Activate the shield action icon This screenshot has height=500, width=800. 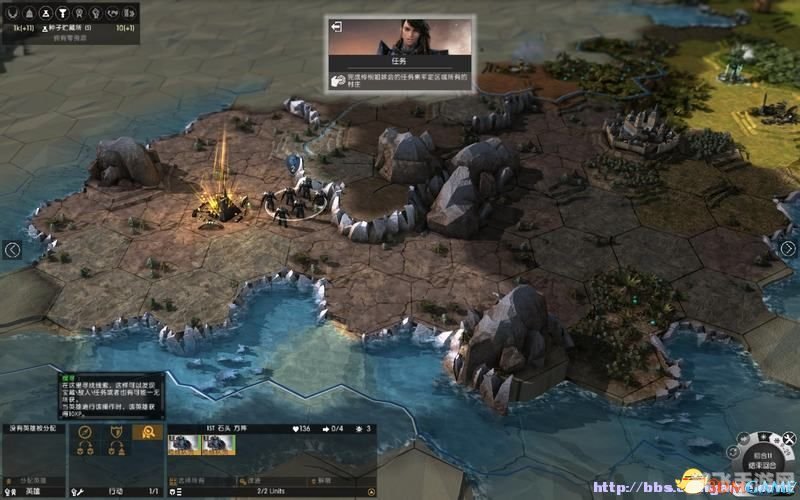(x=118, y=432)
